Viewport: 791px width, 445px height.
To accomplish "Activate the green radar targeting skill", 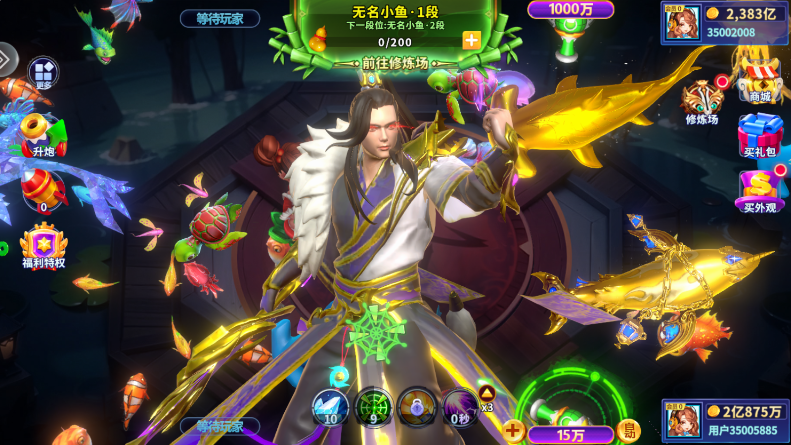I will click(373, 407).
